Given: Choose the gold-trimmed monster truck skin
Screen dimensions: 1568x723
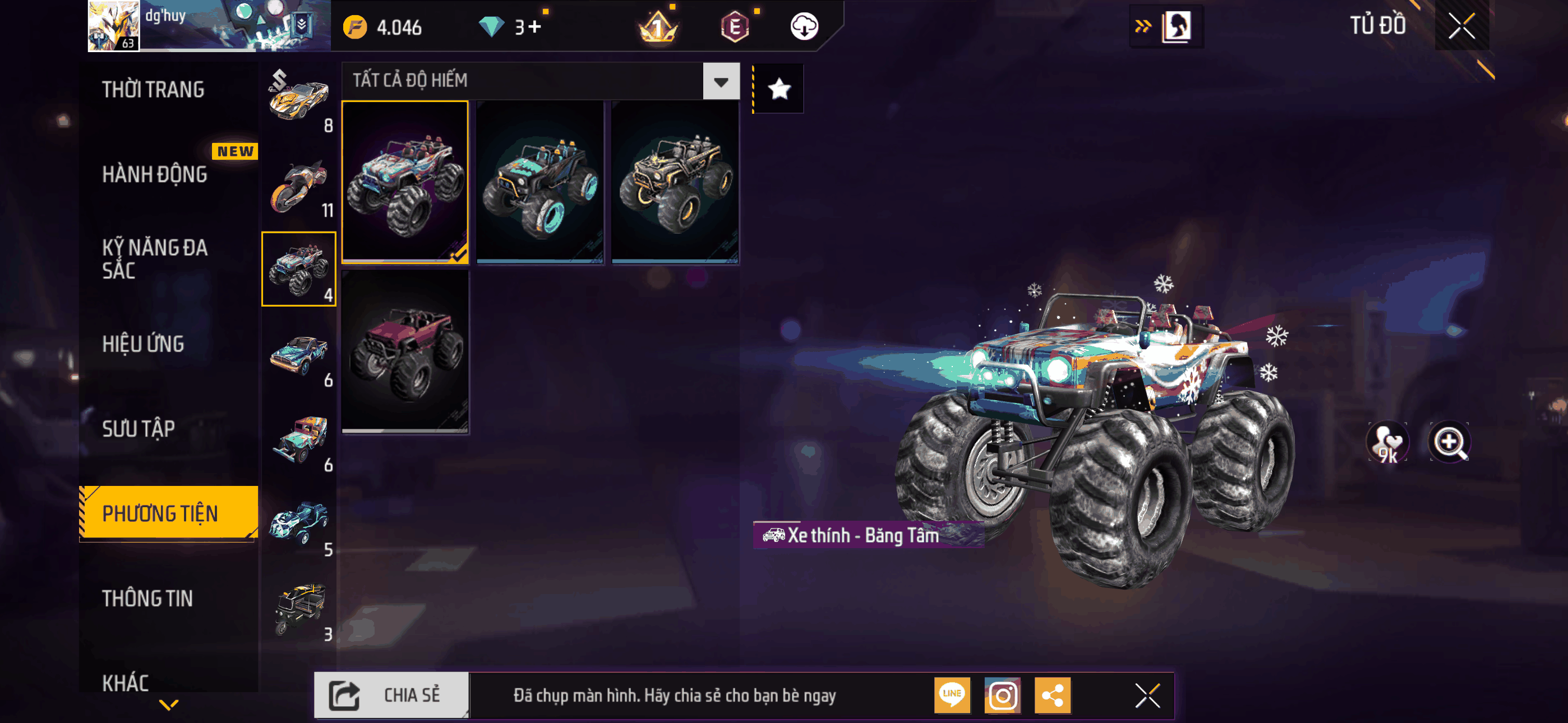Looking at the screenshot, I should (x=675, y=182).
